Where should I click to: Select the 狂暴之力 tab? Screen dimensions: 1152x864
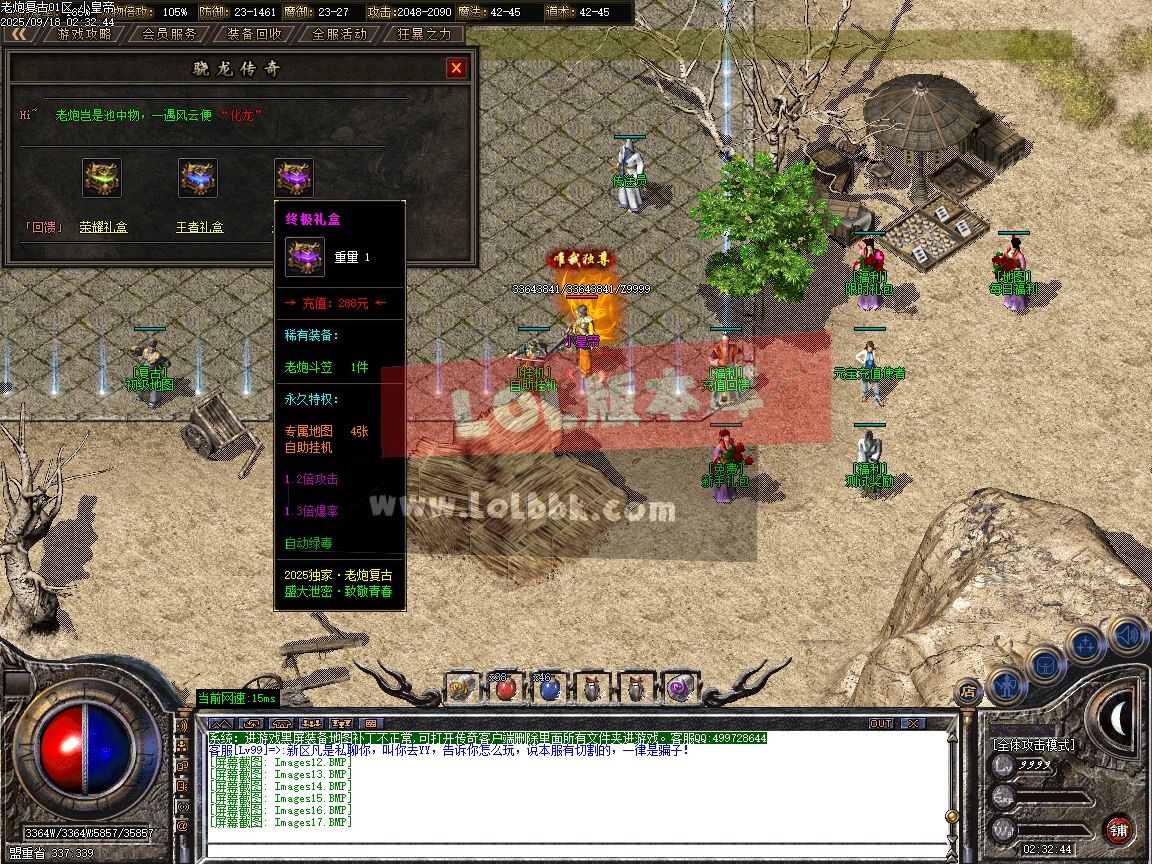click(424, 33)
